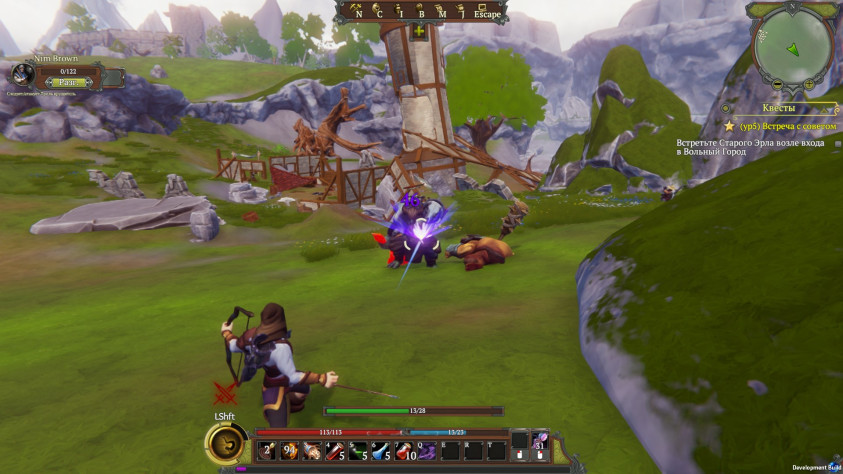This screenshot has height=474, width=843.
Task: Open the crafting menu with crossed hammers
Action: coord(355,12)
